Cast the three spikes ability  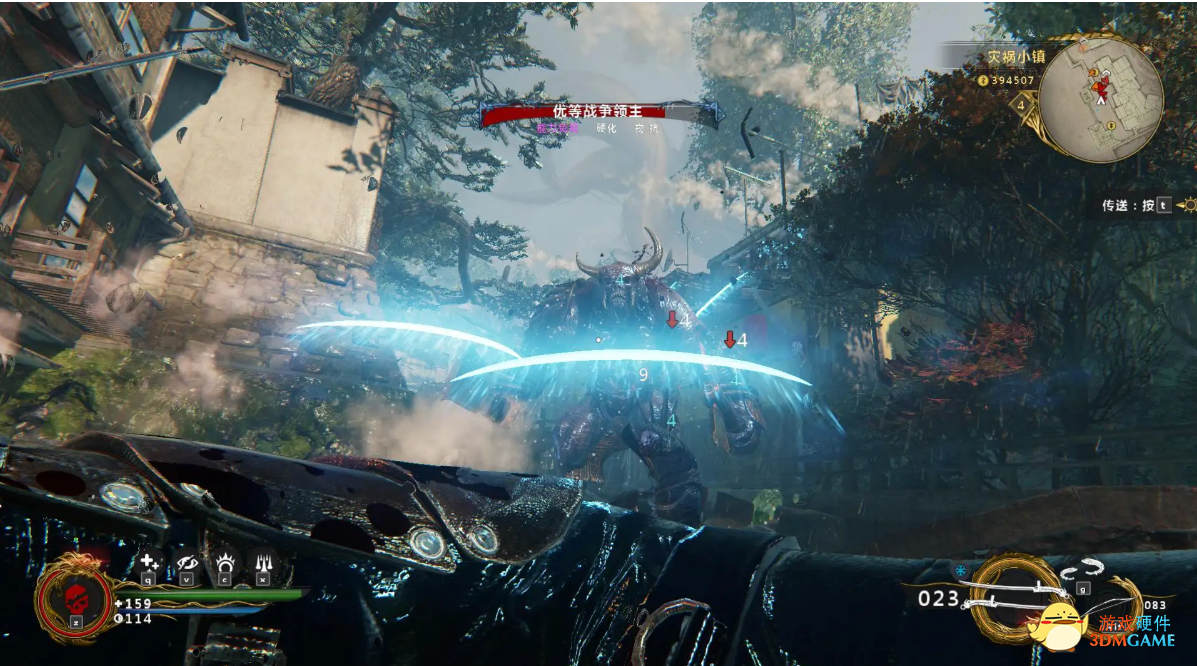point(262,563)
